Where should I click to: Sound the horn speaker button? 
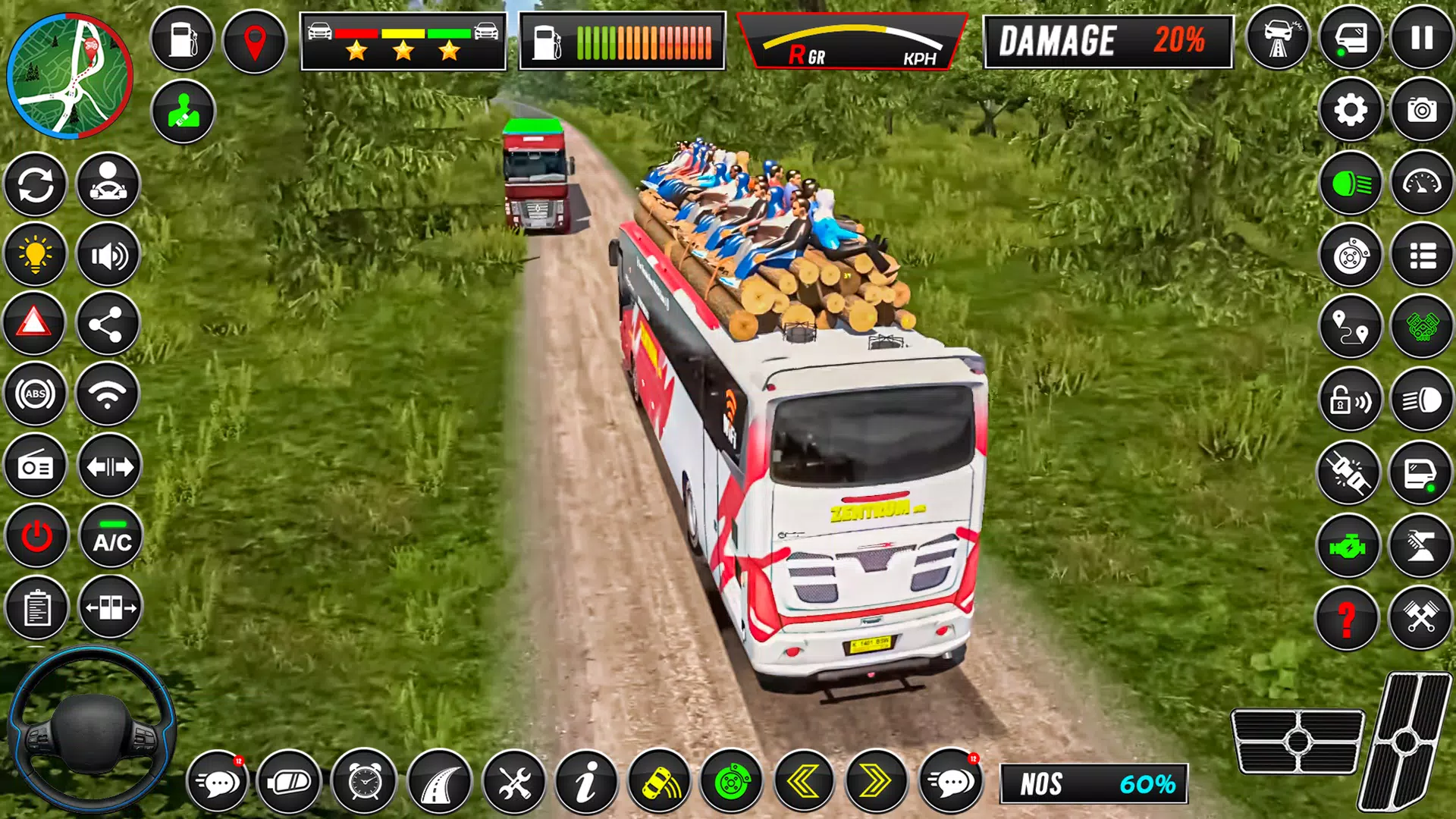tap(108, 256)
